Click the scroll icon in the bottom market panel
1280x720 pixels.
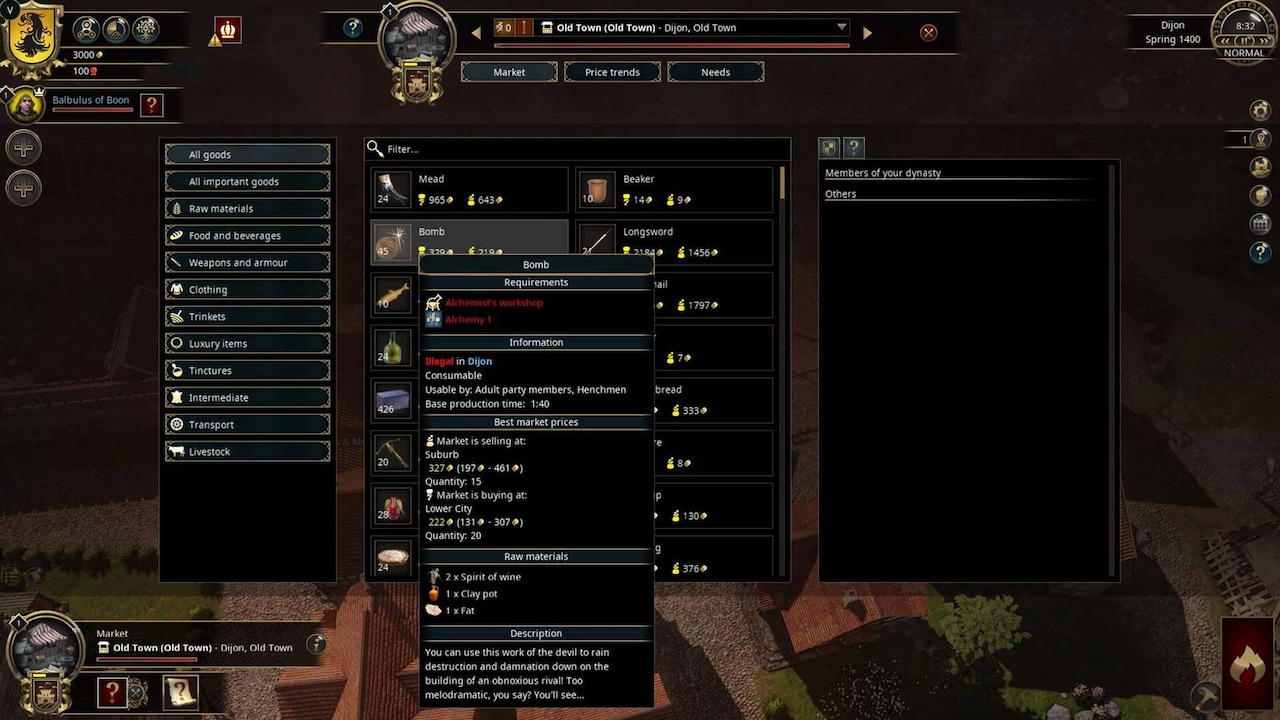[x=182, y=692]
